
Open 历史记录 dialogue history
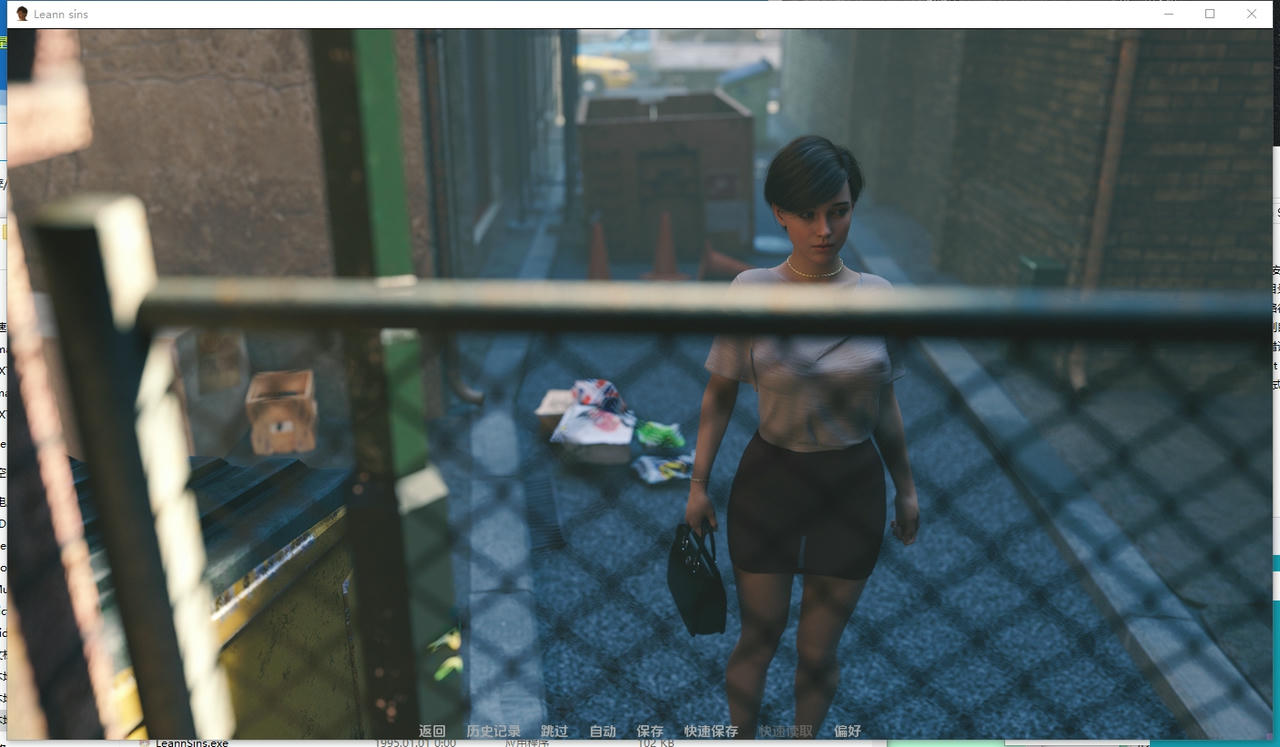493,731
